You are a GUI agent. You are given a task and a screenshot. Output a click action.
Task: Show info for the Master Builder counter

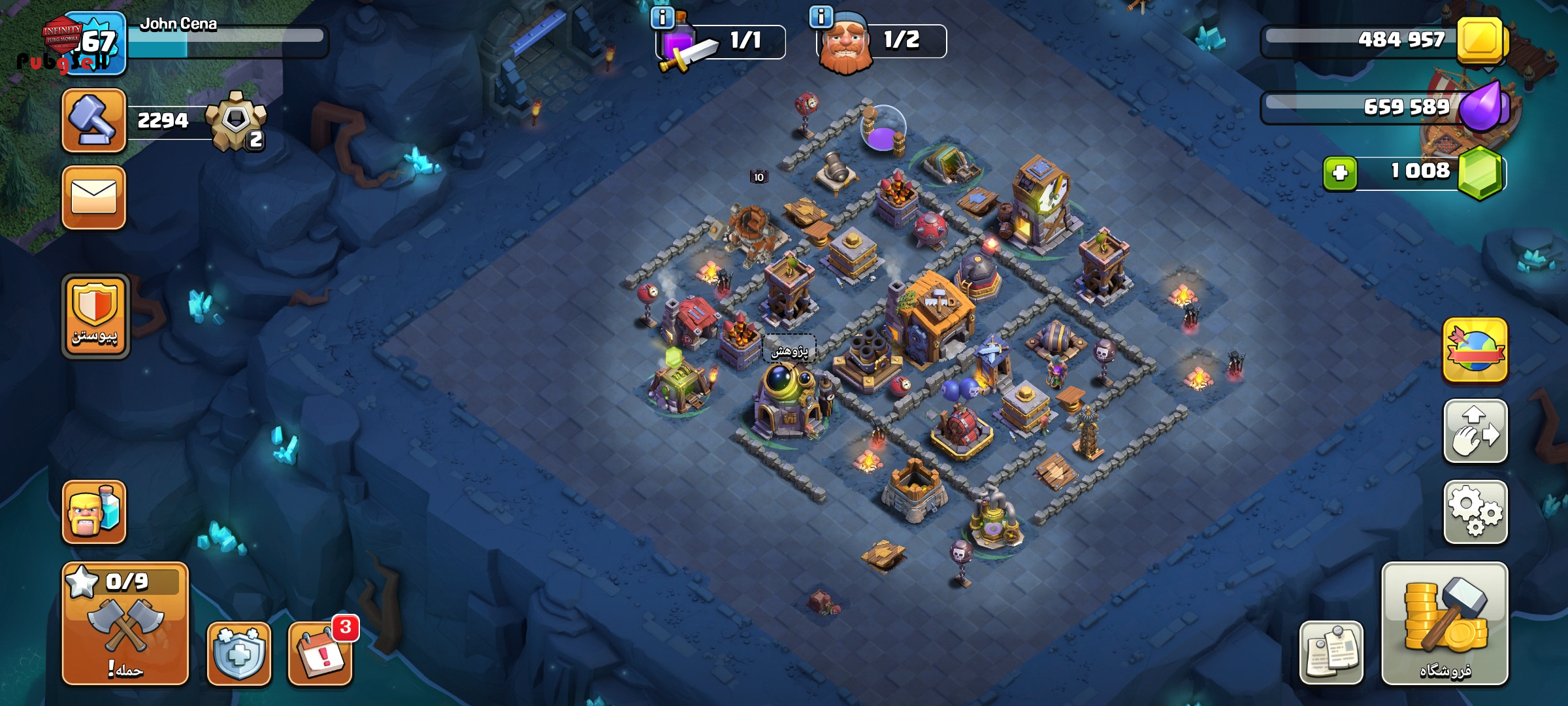pos(821,16)
